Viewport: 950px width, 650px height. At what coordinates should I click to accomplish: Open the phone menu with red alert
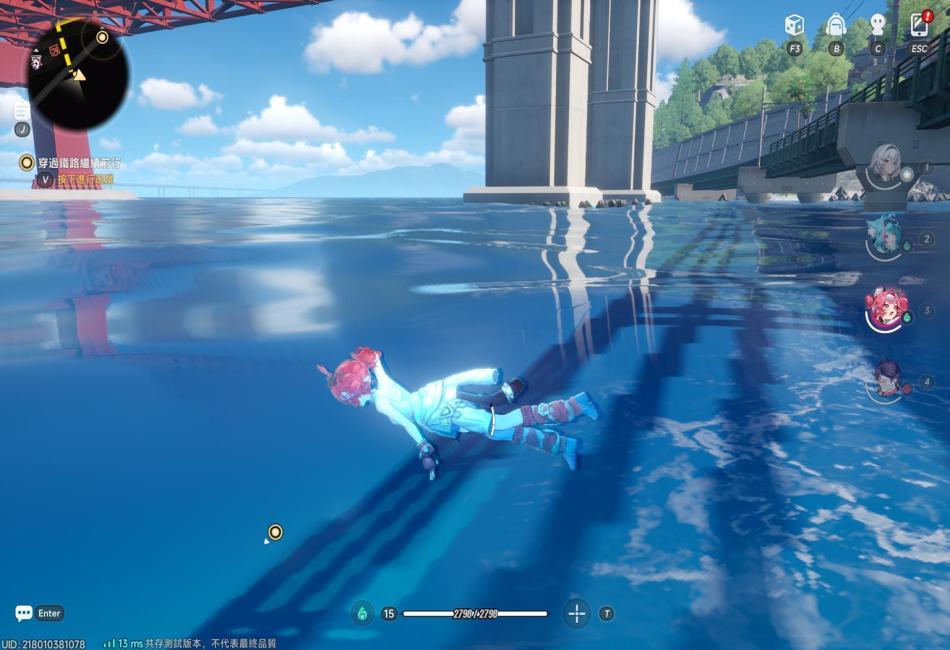tap(919, 25)
